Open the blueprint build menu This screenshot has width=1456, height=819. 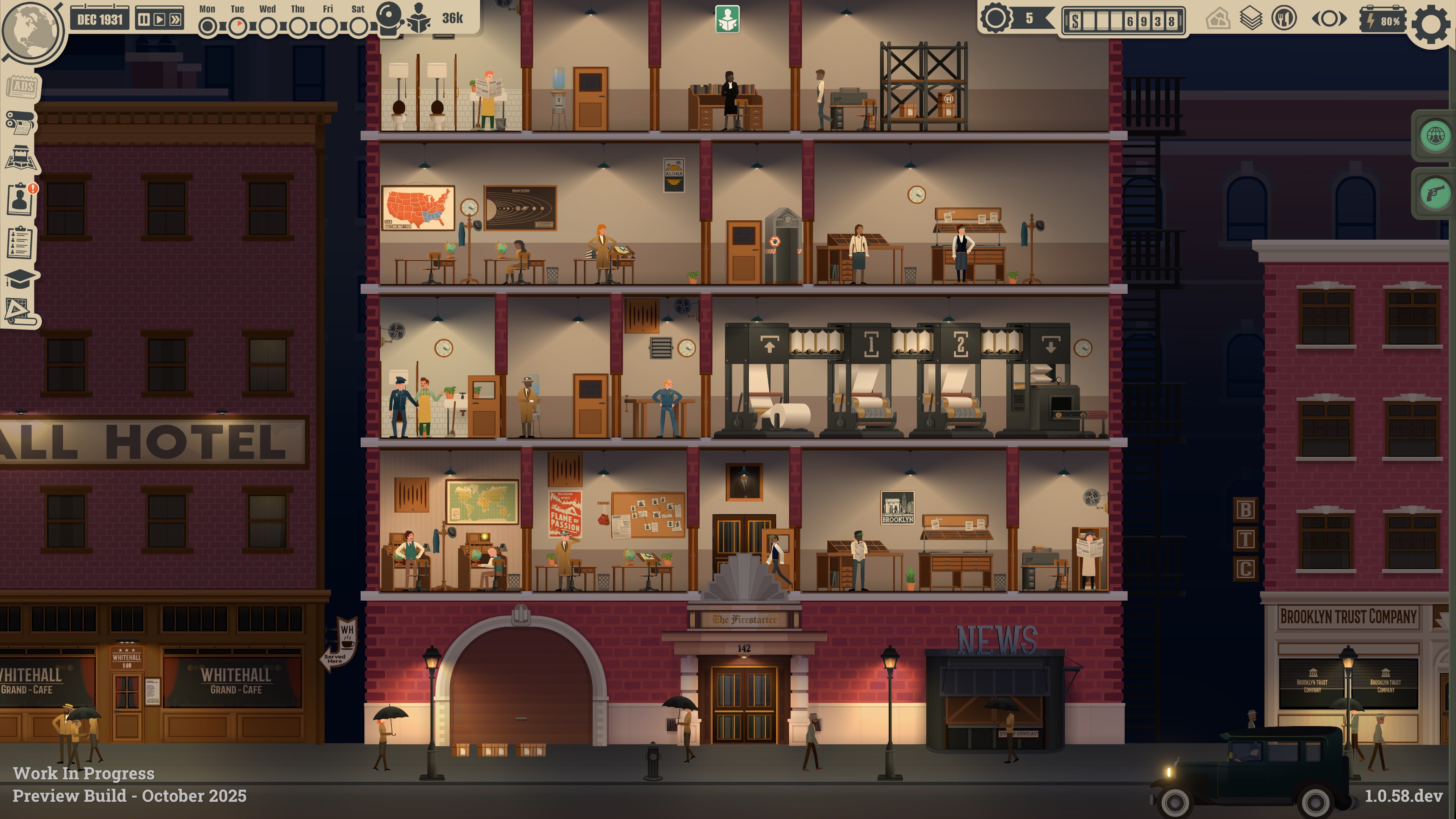(x=20, y=312)
